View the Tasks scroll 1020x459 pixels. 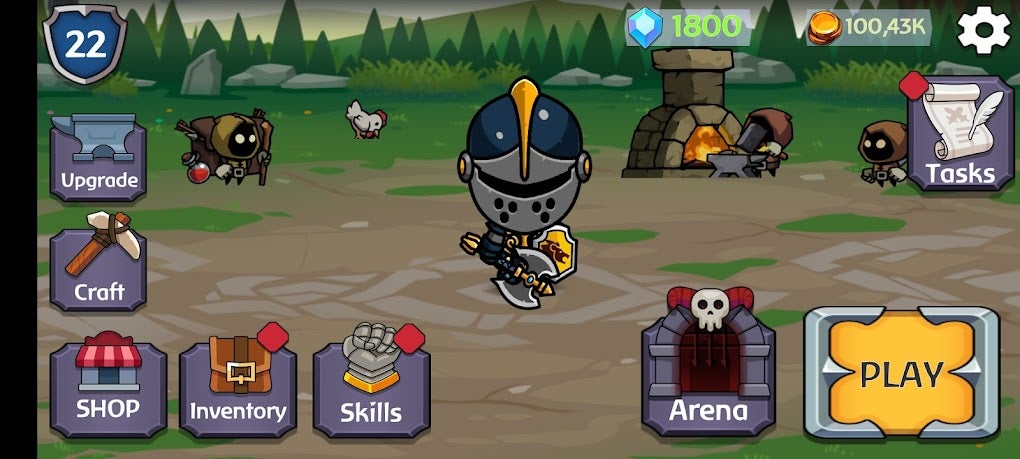(960, 135)
